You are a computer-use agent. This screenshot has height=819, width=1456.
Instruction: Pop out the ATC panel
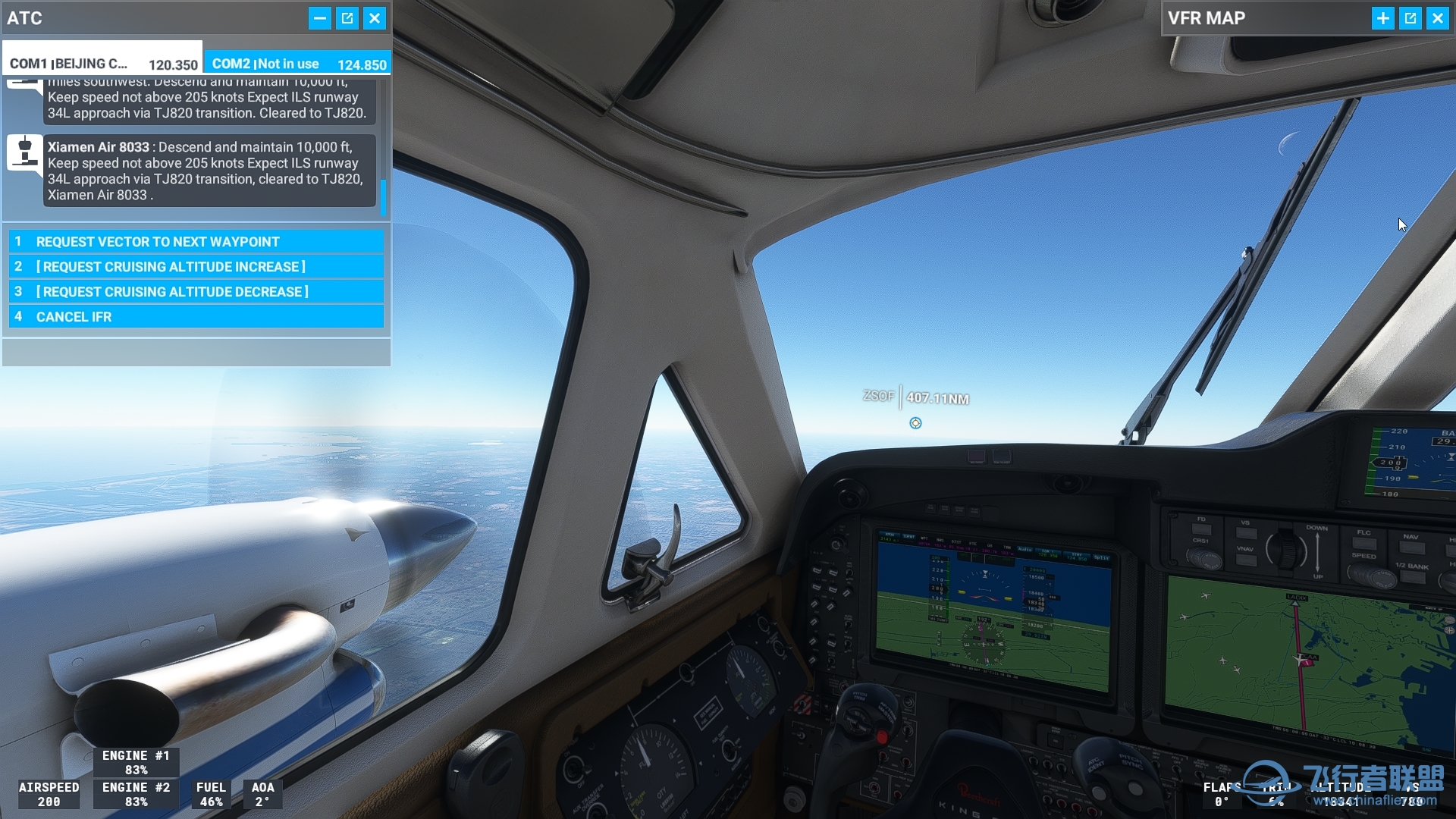(347, 18)
